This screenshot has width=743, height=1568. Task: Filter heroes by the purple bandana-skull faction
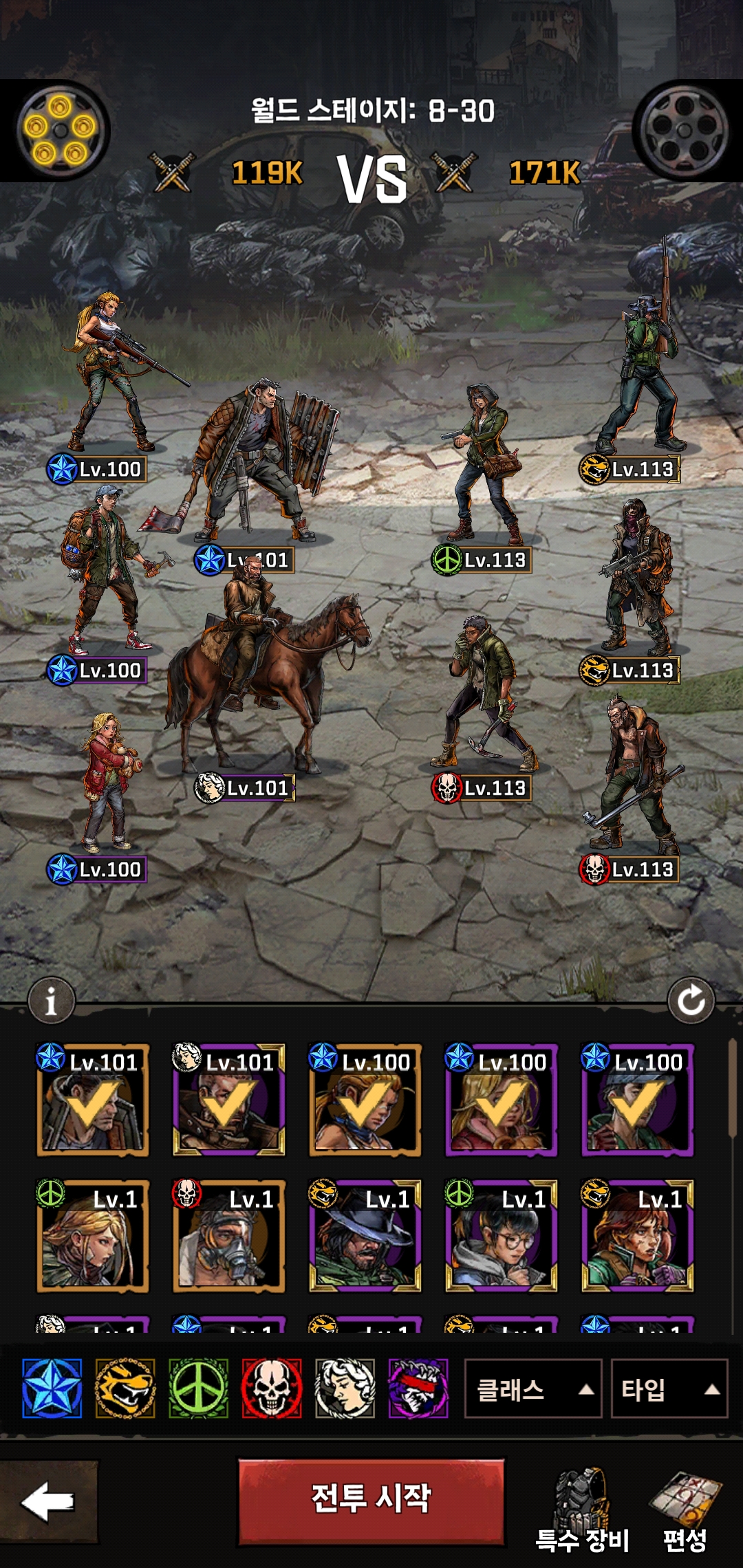[x=418, y=1389]
